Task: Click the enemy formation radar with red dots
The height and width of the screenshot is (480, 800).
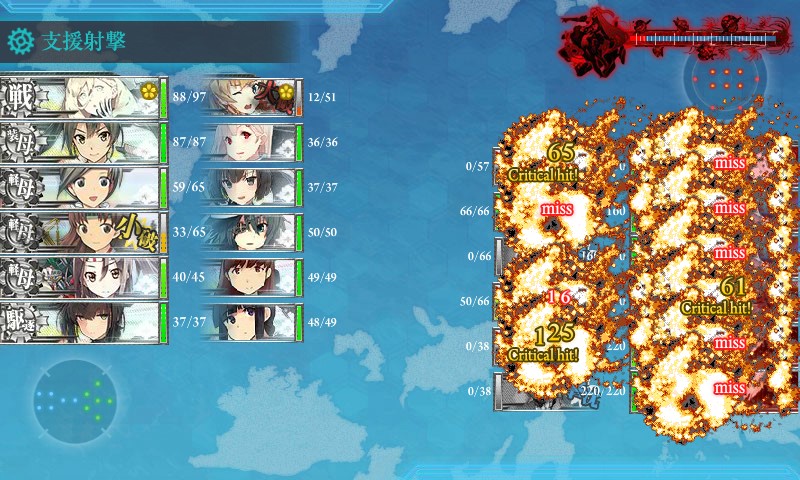Action: pyautogui.click(x=725, y=80)
